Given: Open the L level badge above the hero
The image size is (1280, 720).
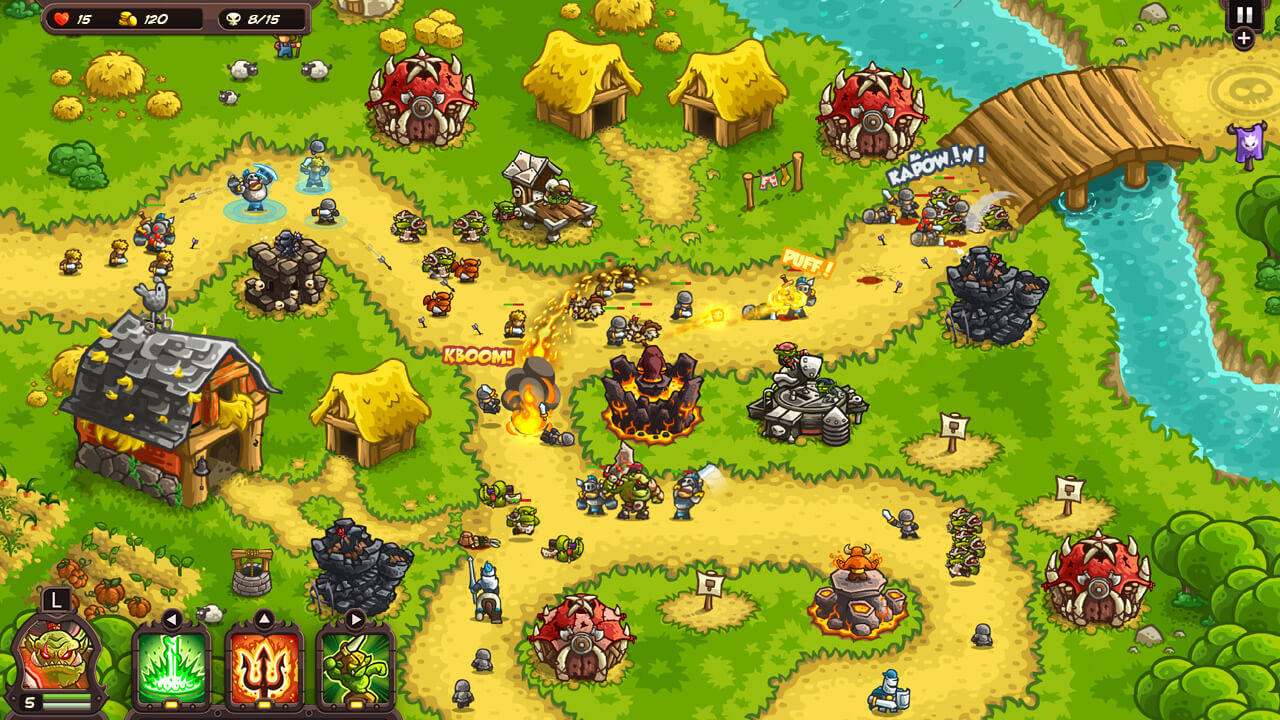Looking at the screenshot, I should 55,600.
